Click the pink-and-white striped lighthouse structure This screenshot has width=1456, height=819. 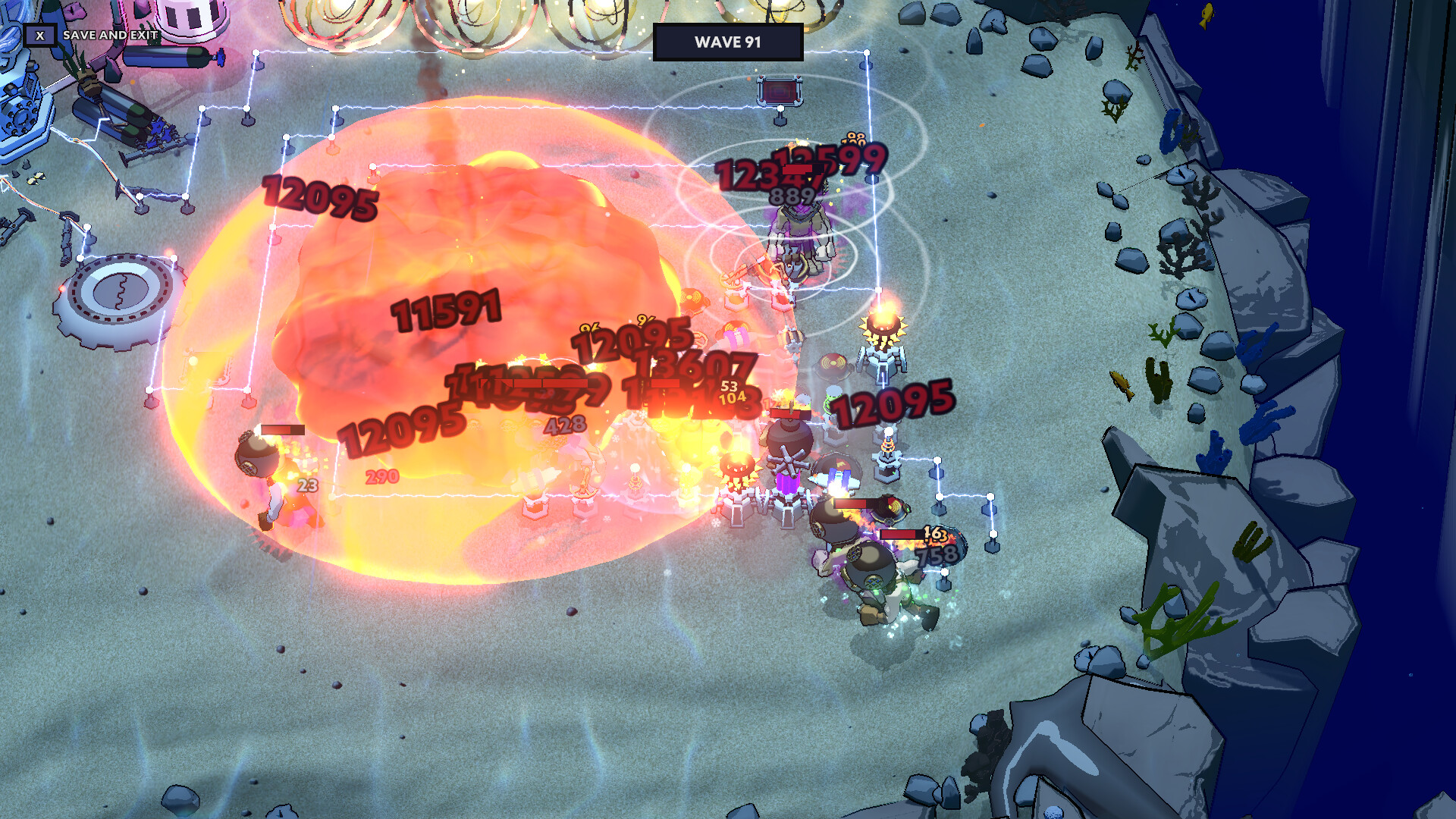coord(188,15)
